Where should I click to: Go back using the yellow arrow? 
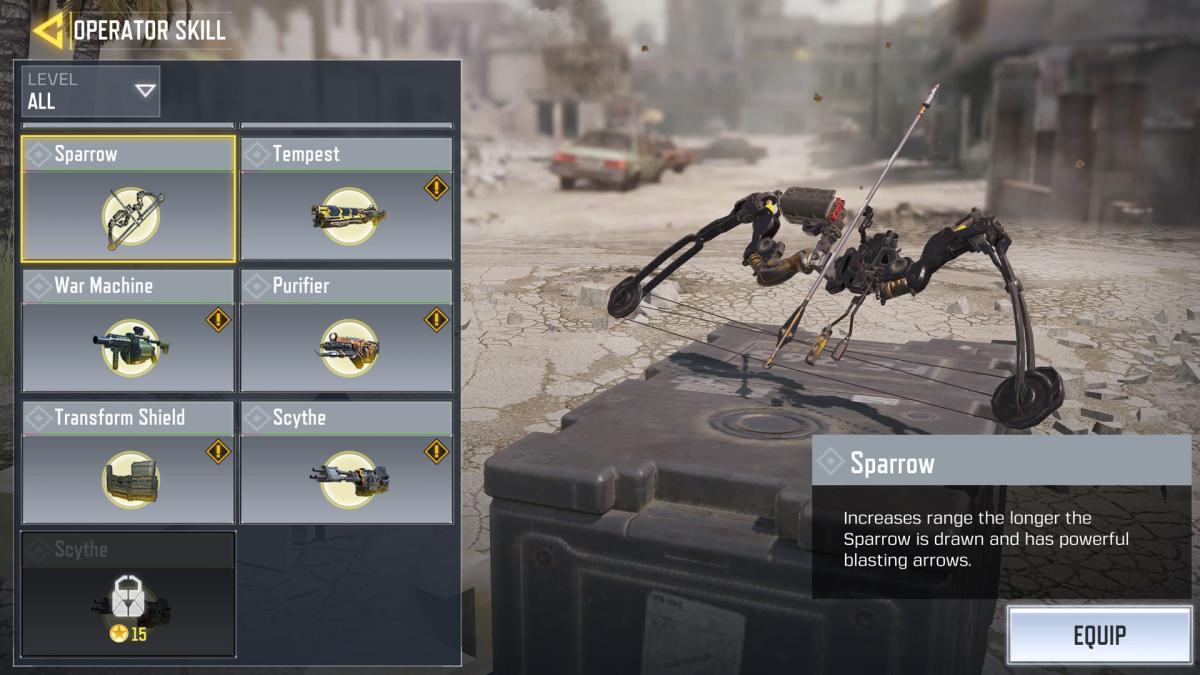click(47, 30)
